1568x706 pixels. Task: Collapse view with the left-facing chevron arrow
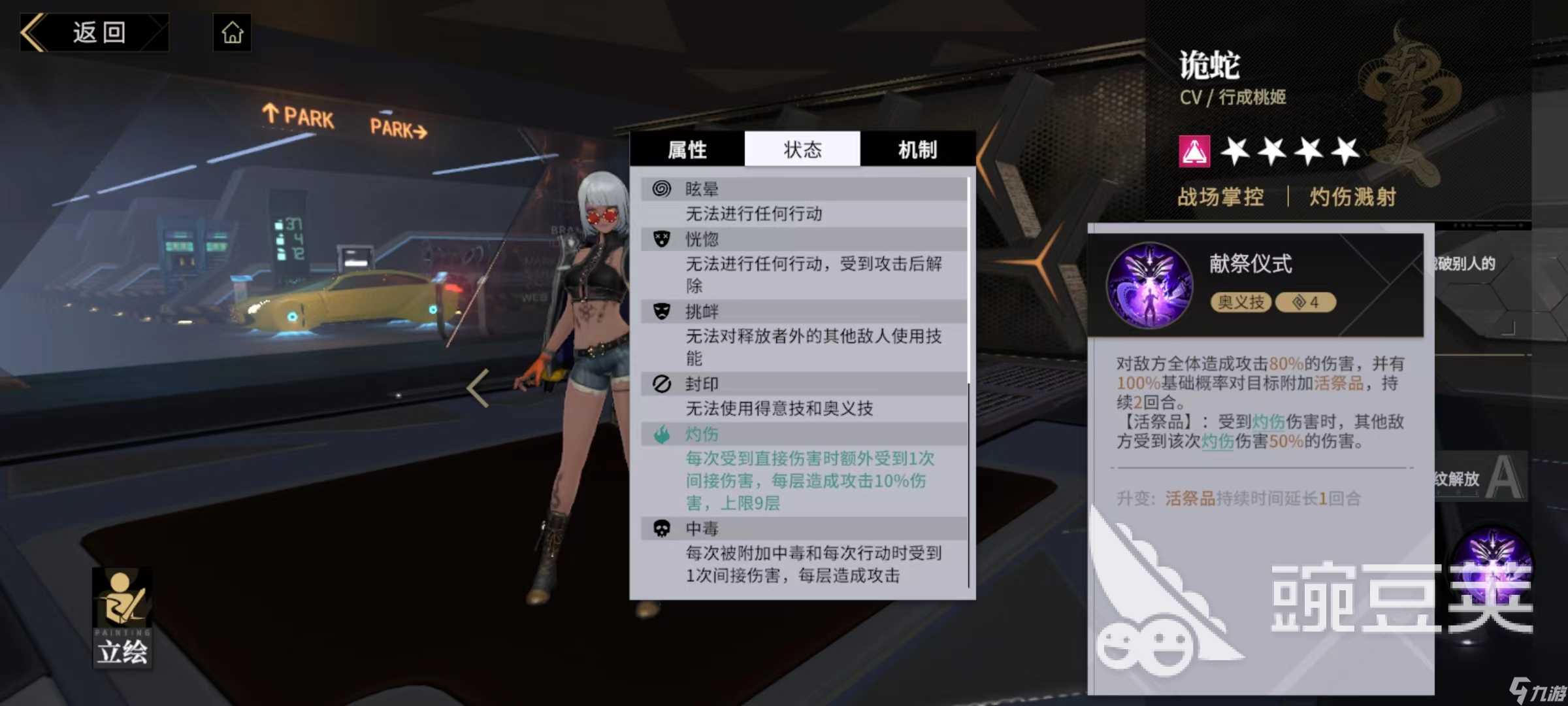478,388
